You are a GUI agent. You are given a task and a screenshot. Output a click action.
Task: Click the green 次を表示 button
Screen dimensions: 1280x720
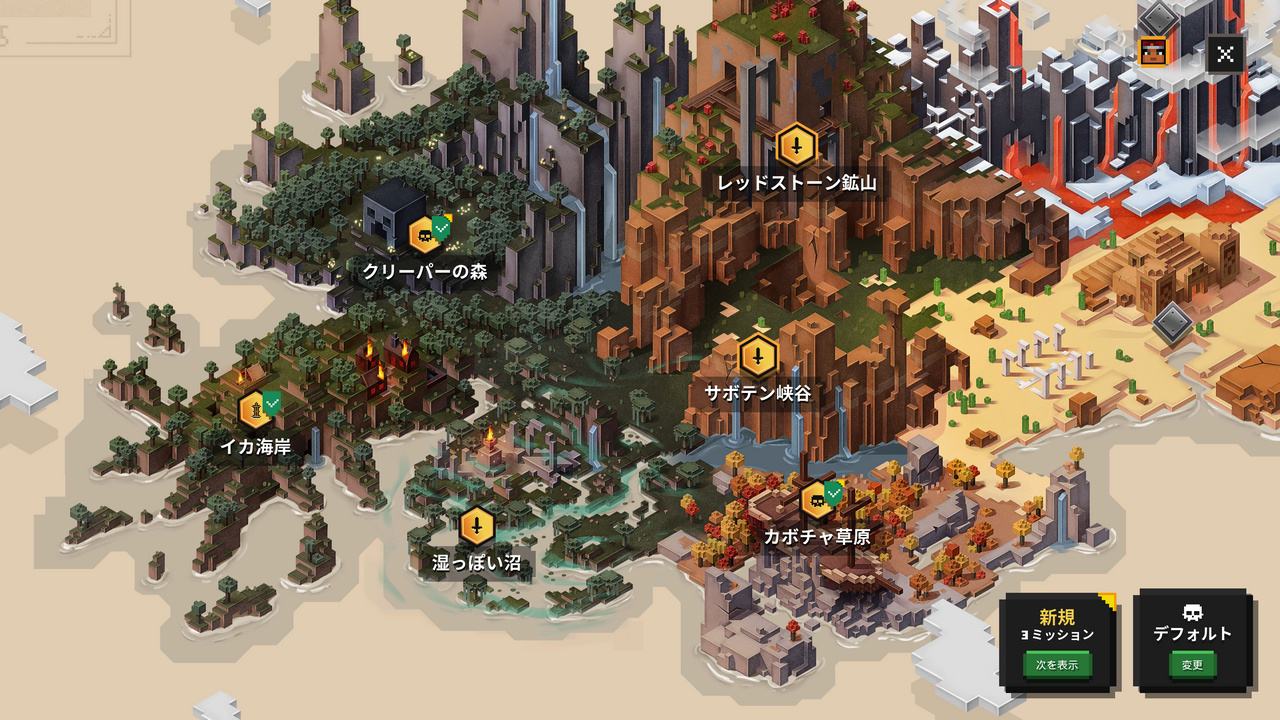click(x=1057, y=664)
